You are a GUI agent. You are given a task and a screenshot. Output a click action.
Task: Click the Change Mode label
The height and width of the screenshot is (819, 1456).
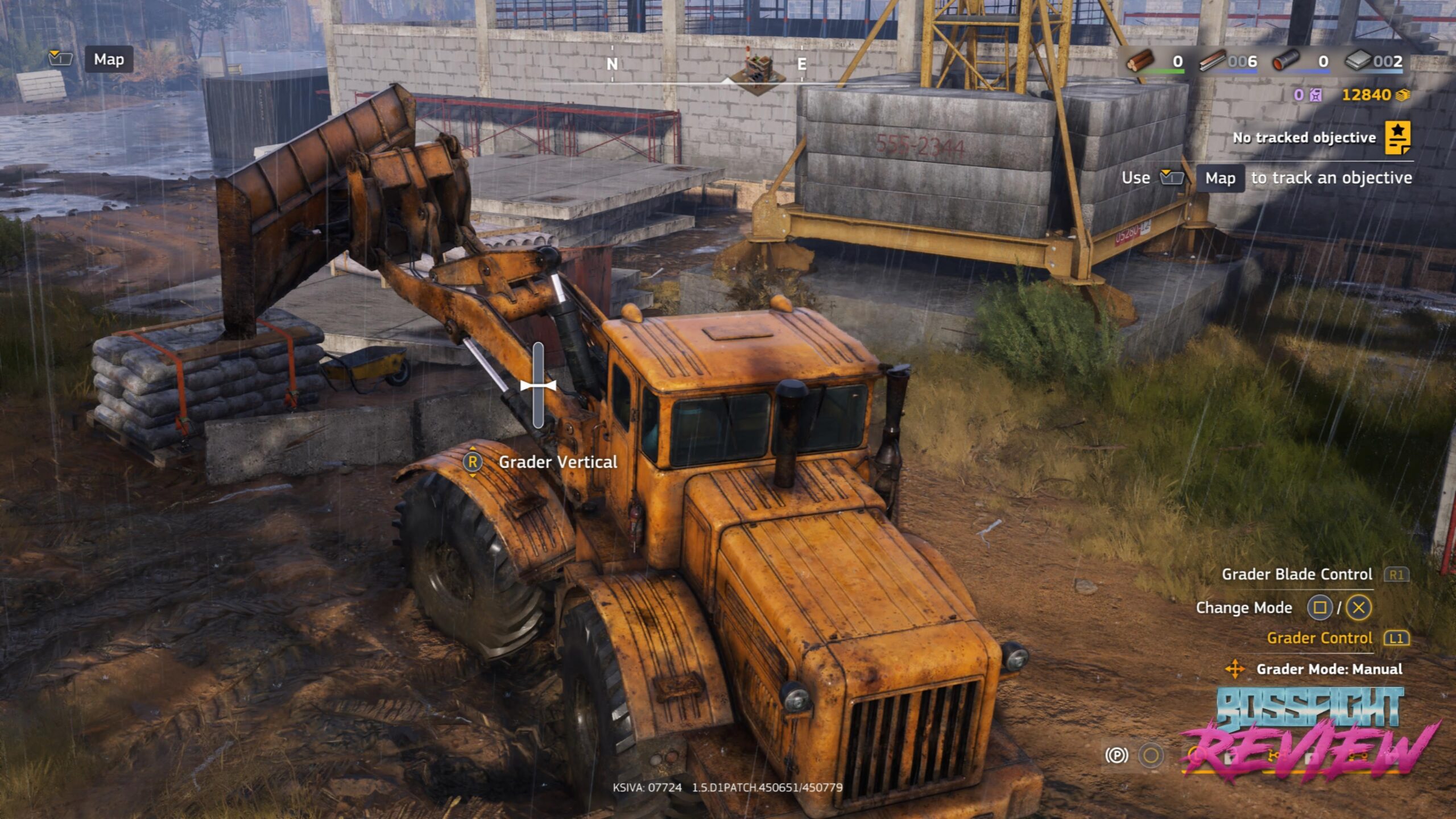click(x=1244, y=607)
